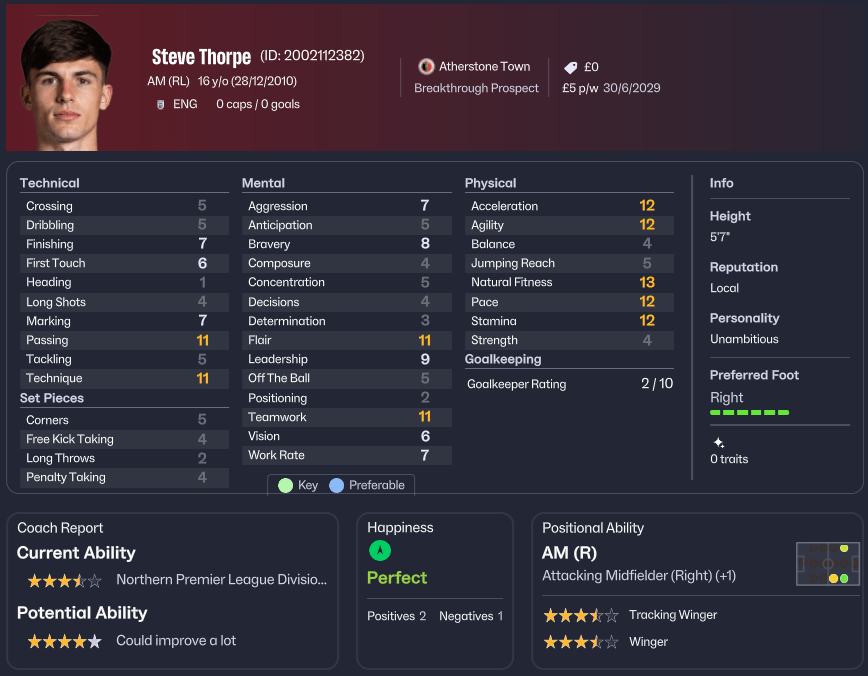Show Happiness Positives details
Image resolution: width=868 pixels, height=676 pixels.
[397, 616]
